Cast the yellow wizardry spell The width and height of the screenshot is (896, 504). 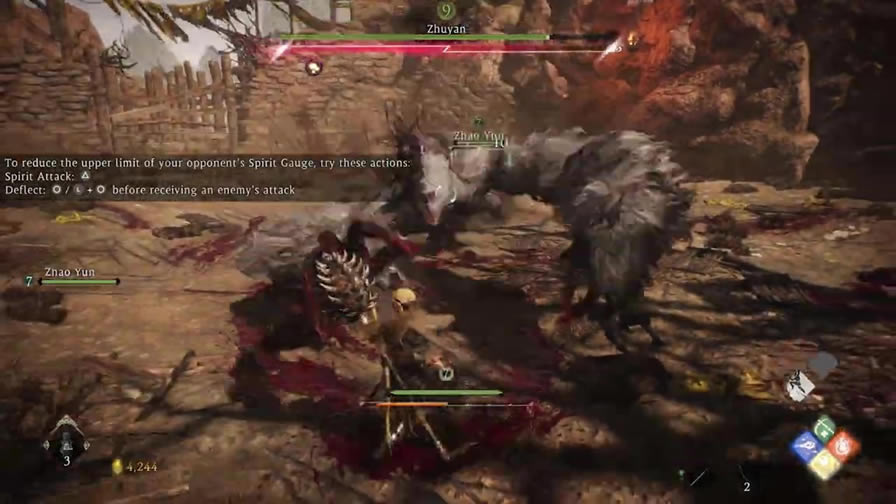pyautogui.click(x=824, y=463)
